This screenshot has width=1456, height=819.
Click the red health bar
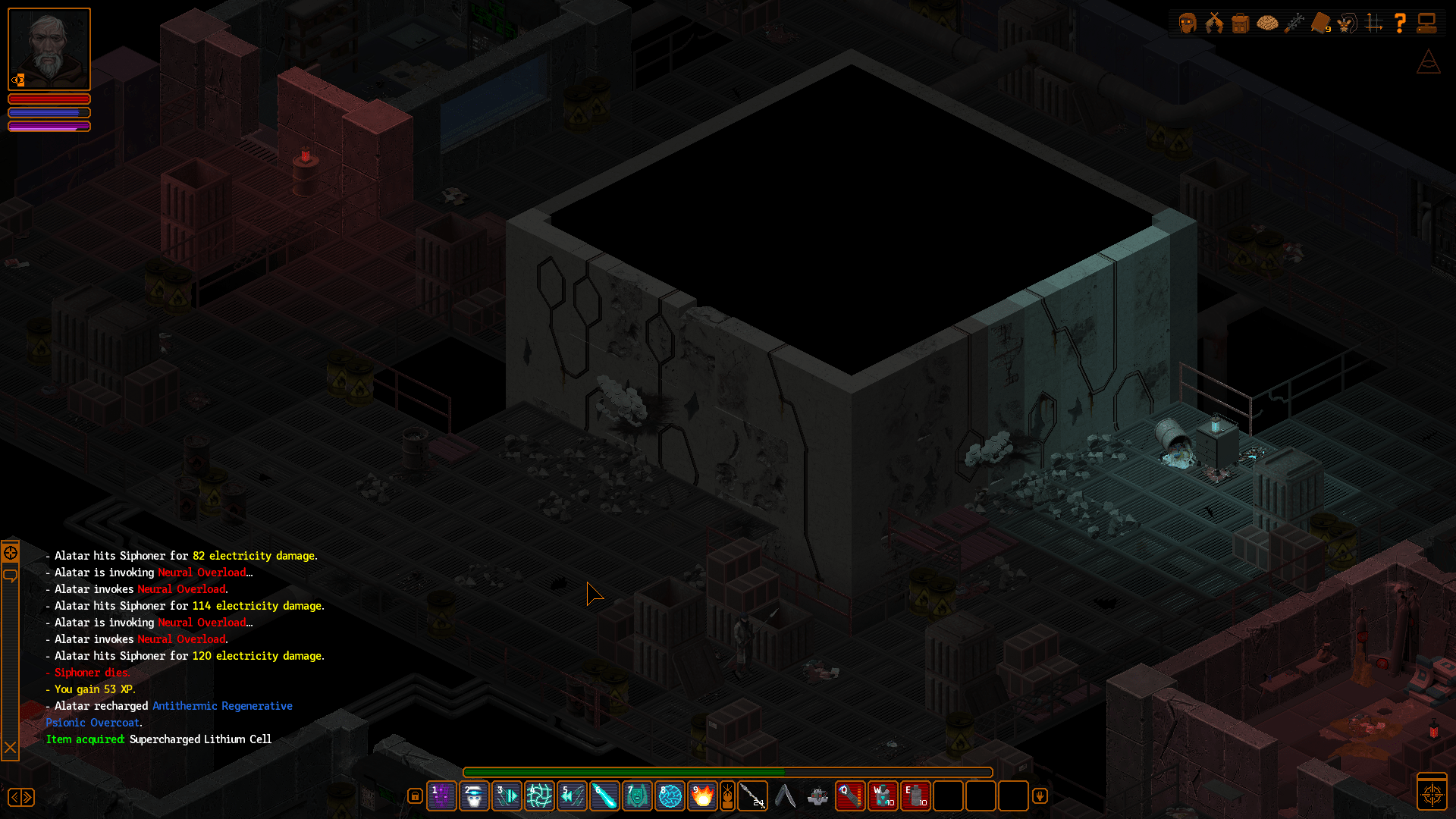(49, 99)
